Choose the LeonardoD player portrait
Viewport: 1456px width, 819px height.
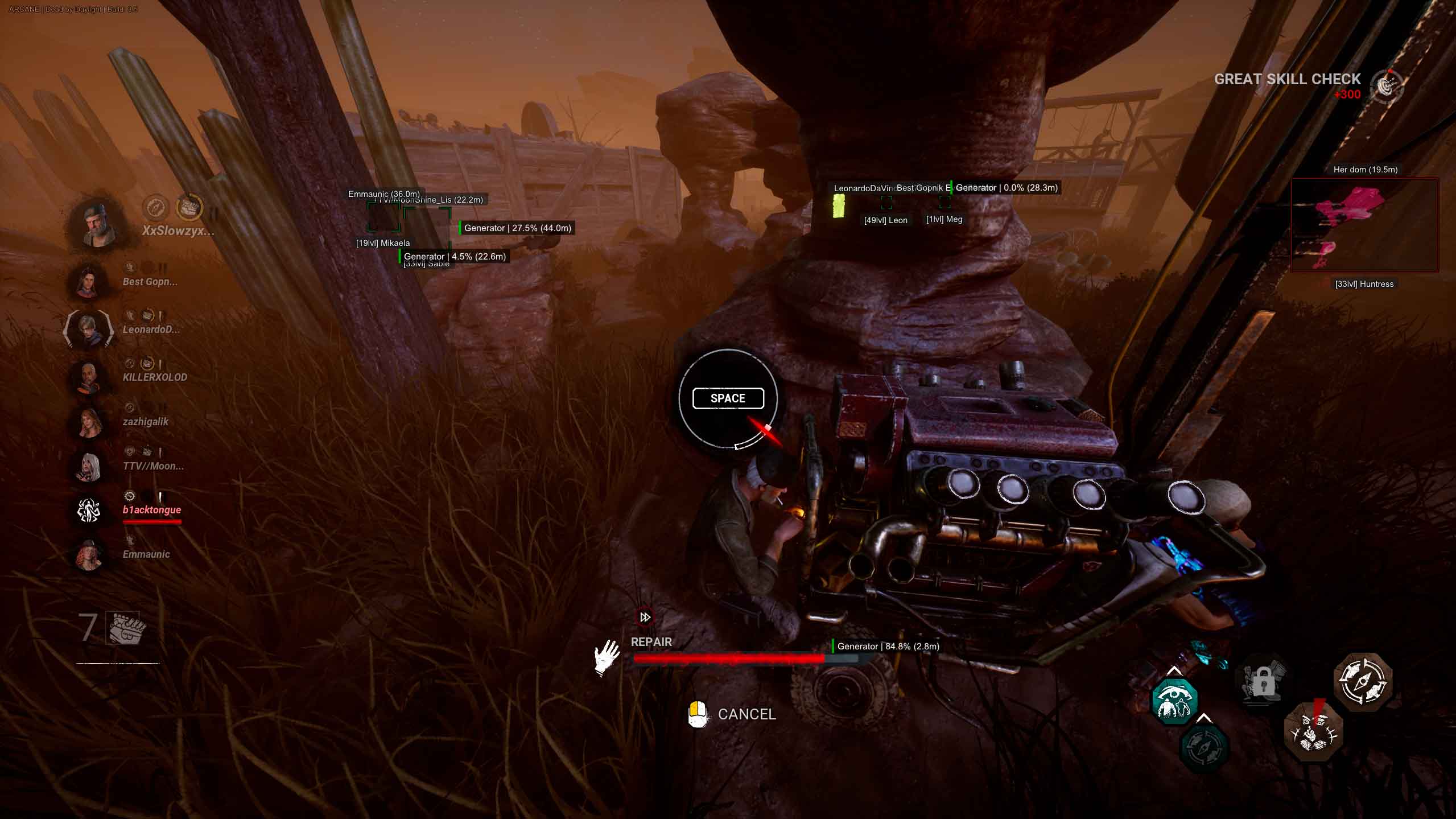click(89, 330)
